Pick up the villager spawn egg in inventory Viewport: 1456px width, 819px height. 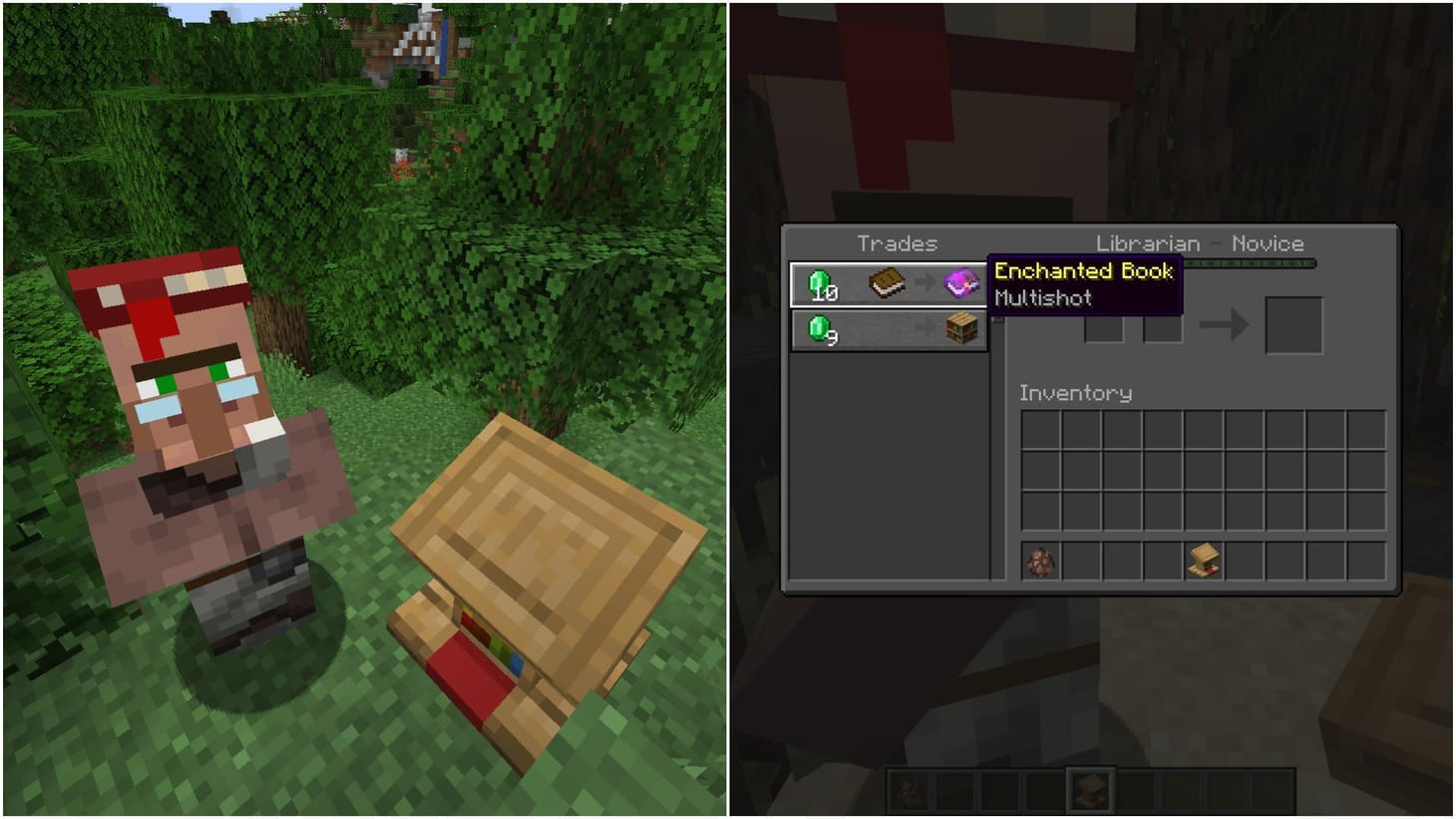1040,562
